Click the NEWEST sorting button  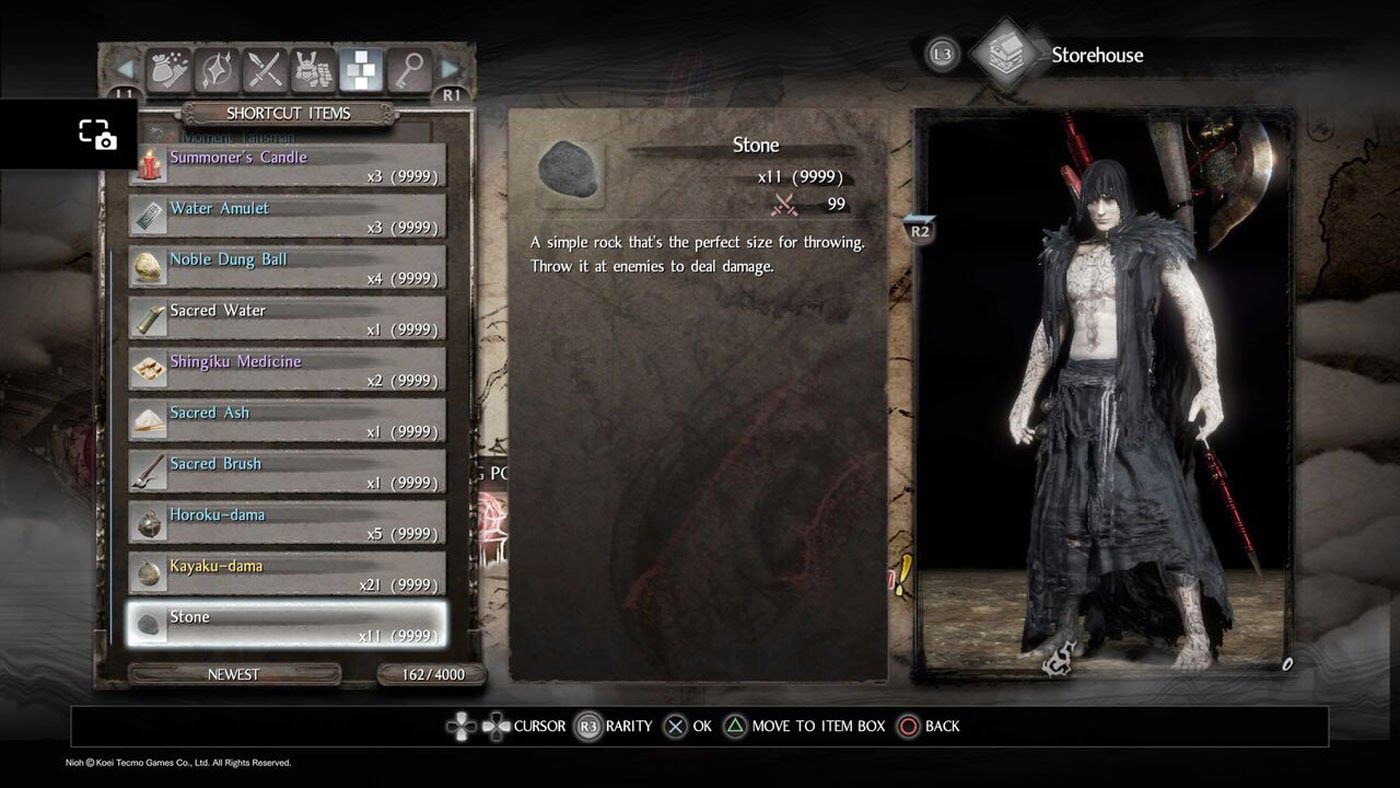tap(233, 674)
